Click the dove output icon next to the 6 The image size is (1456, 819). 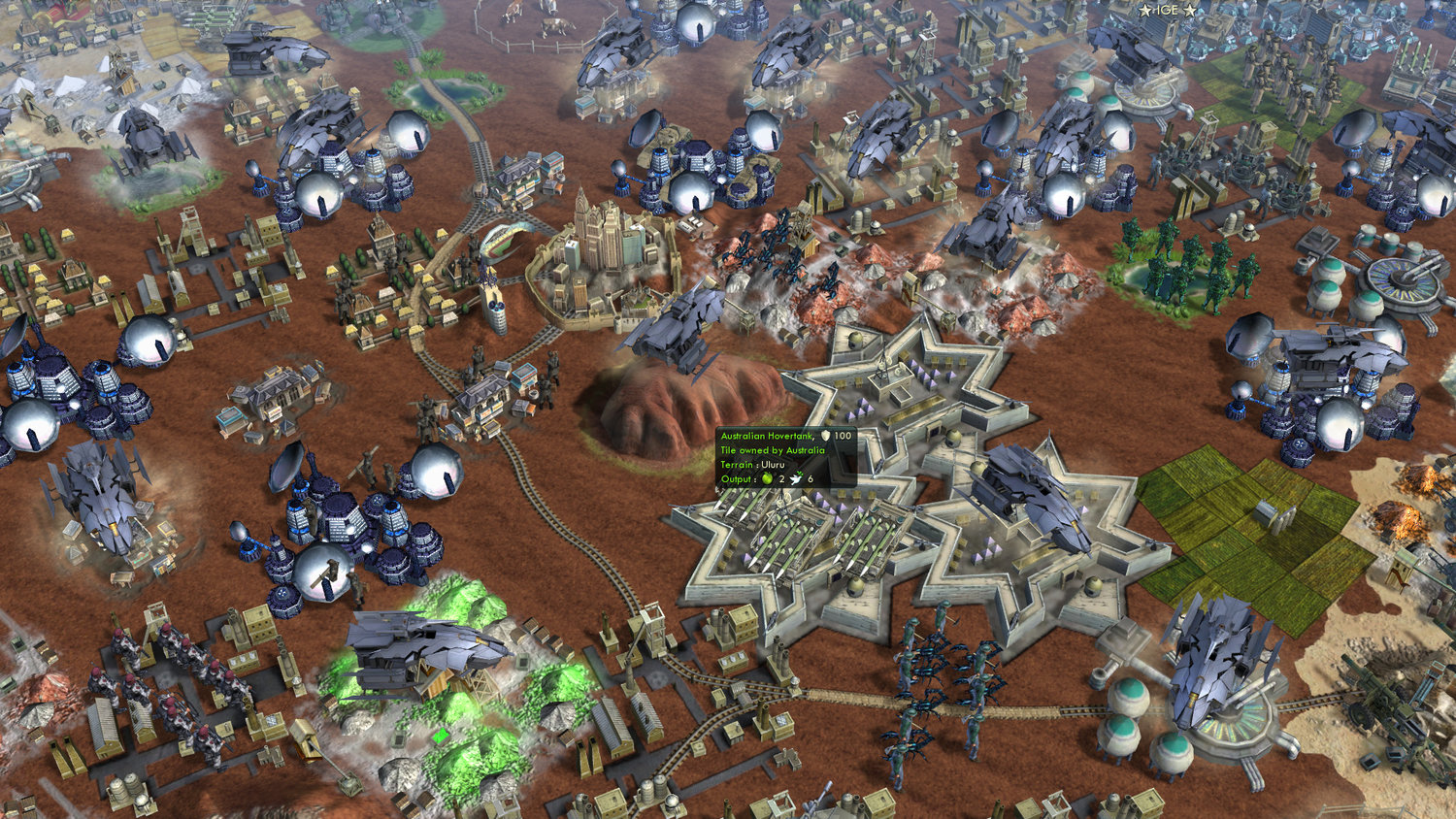(796, 479)
